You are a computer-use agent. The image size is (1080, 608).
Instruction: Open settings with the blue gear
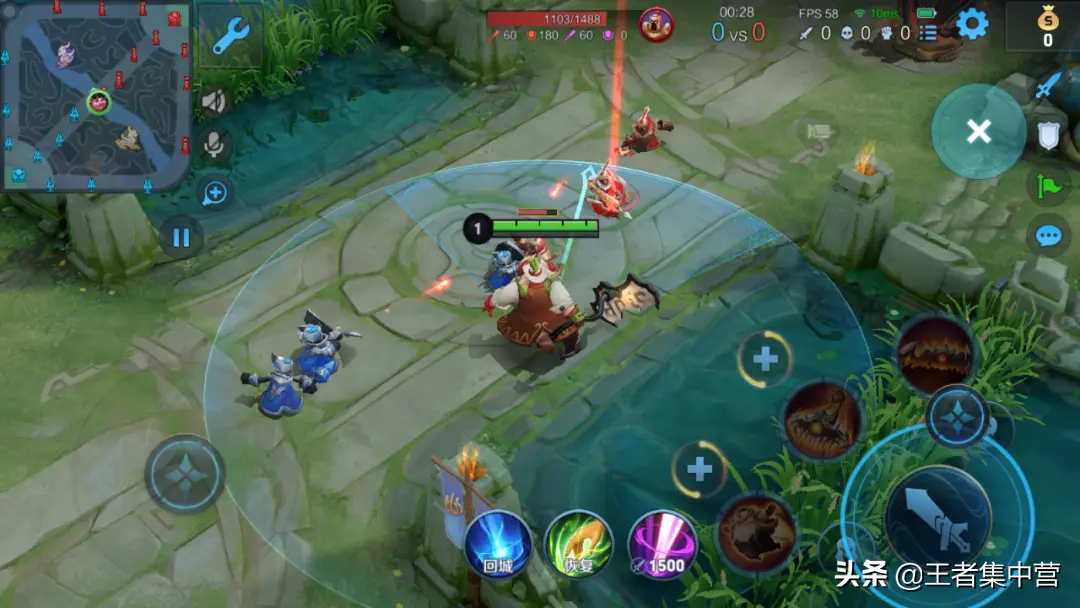972,24
